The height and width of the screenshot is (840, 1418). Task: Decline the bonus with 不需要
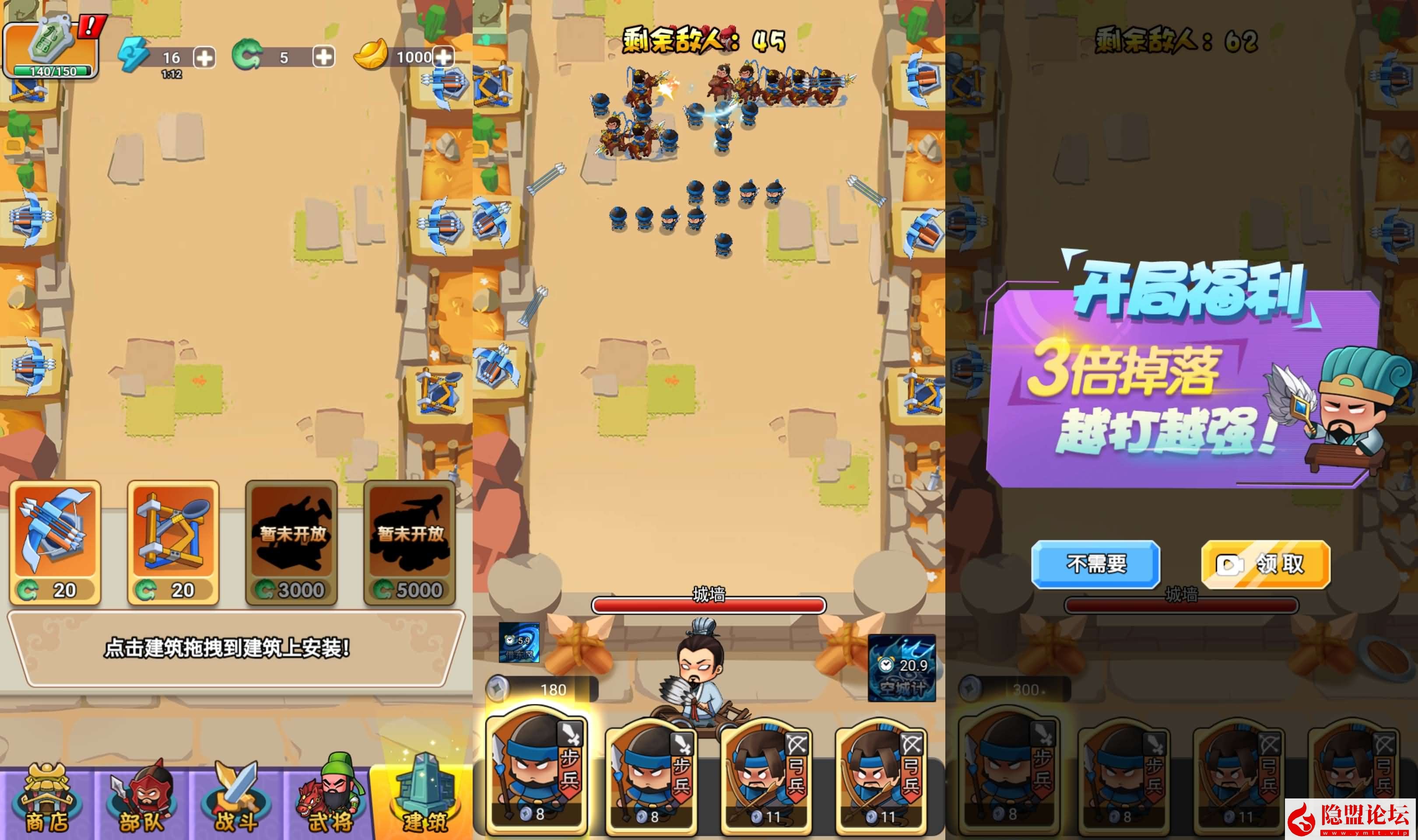1095,564
